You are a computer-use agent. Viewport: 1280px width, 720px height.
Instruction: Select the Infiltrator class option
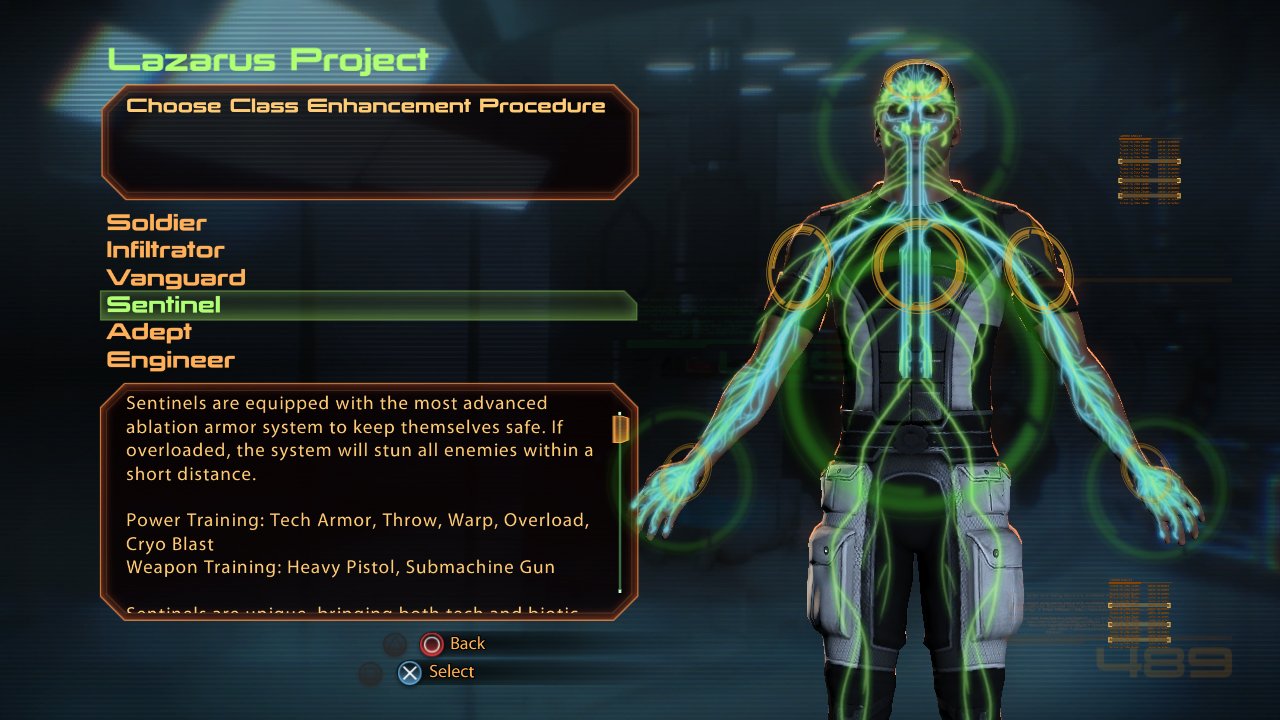(166, 250)
